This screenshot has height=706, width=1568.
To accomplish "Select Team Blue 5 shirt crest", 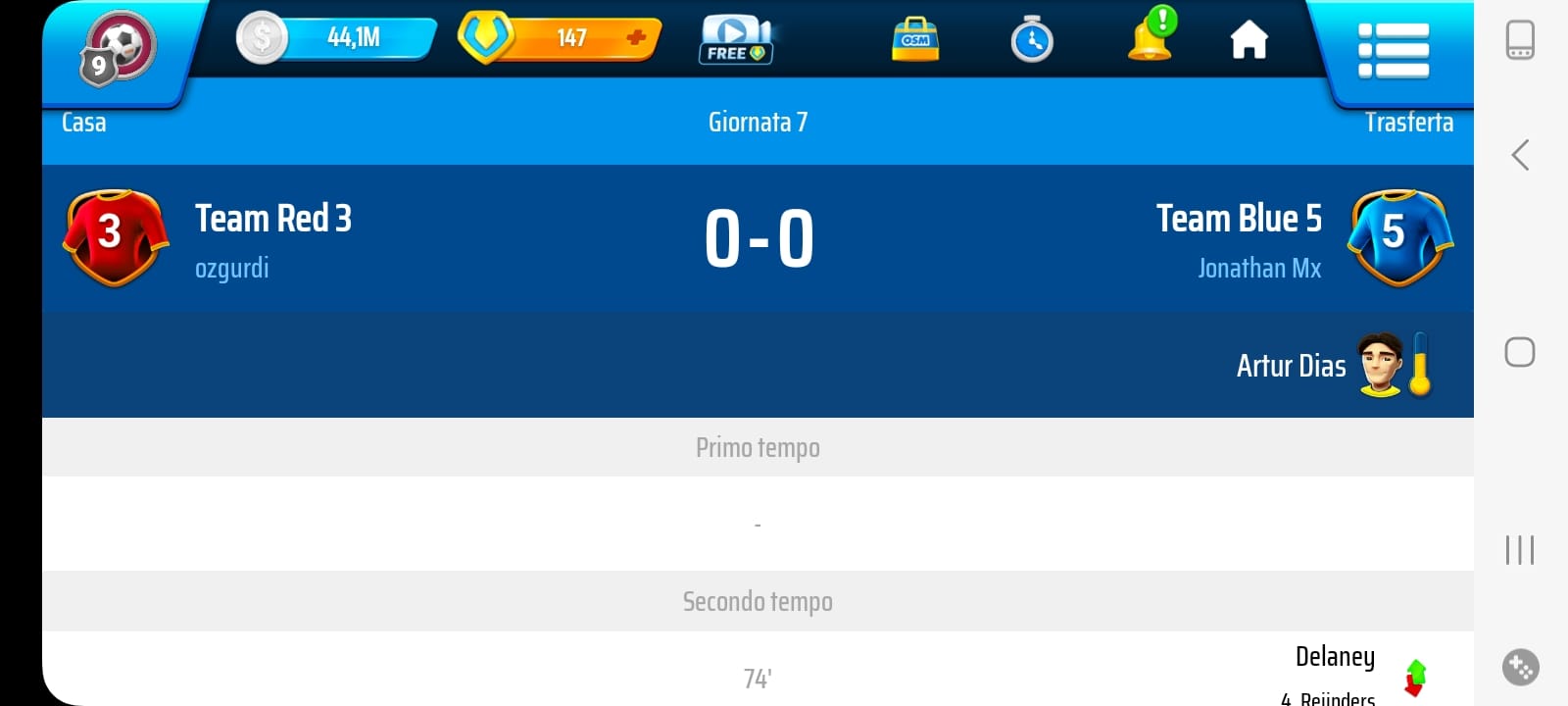I will (1399, 236).
